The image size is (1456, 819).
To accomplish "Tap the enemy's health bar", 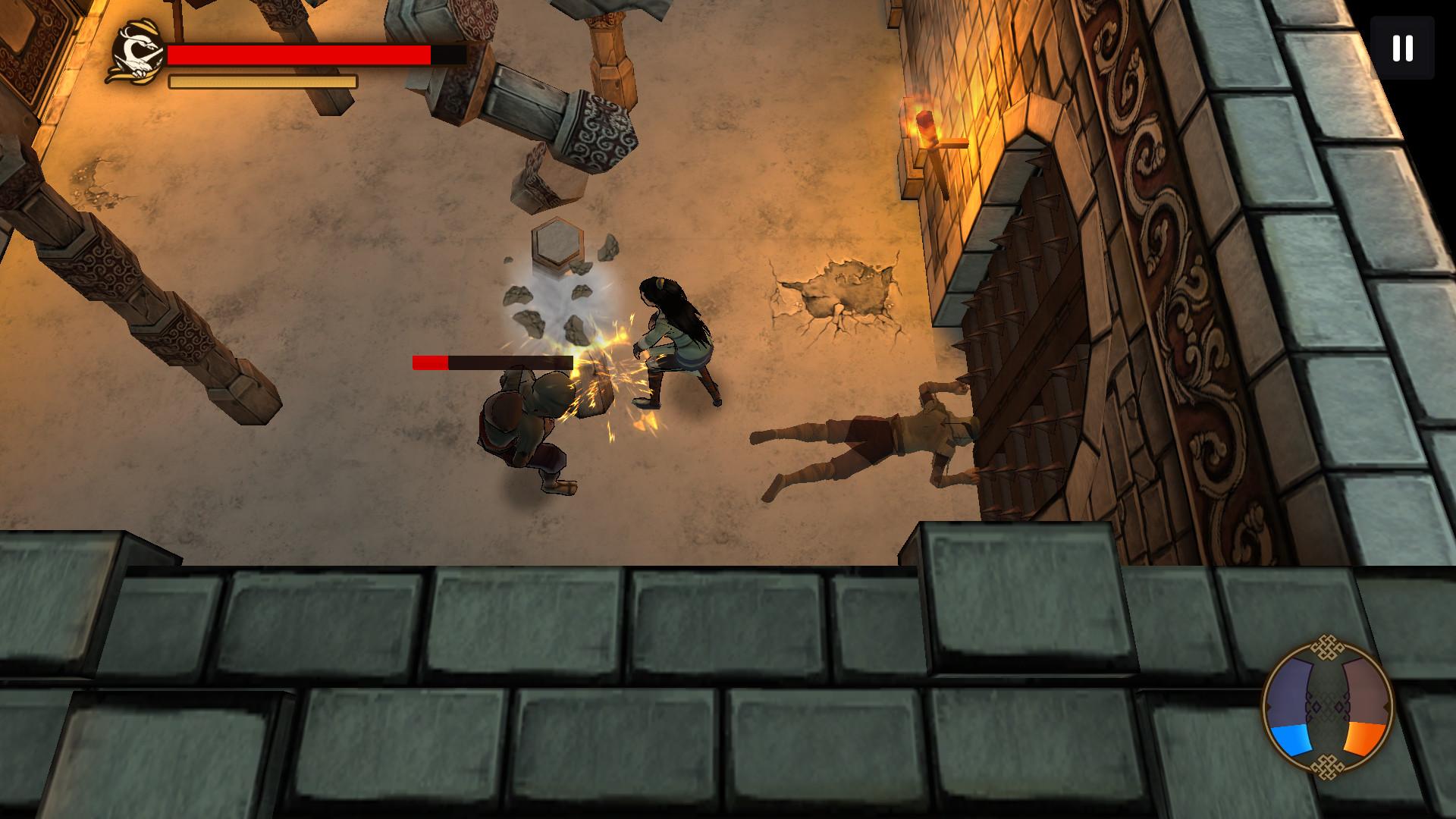I will pyautogui.click(x=493, y=362).
